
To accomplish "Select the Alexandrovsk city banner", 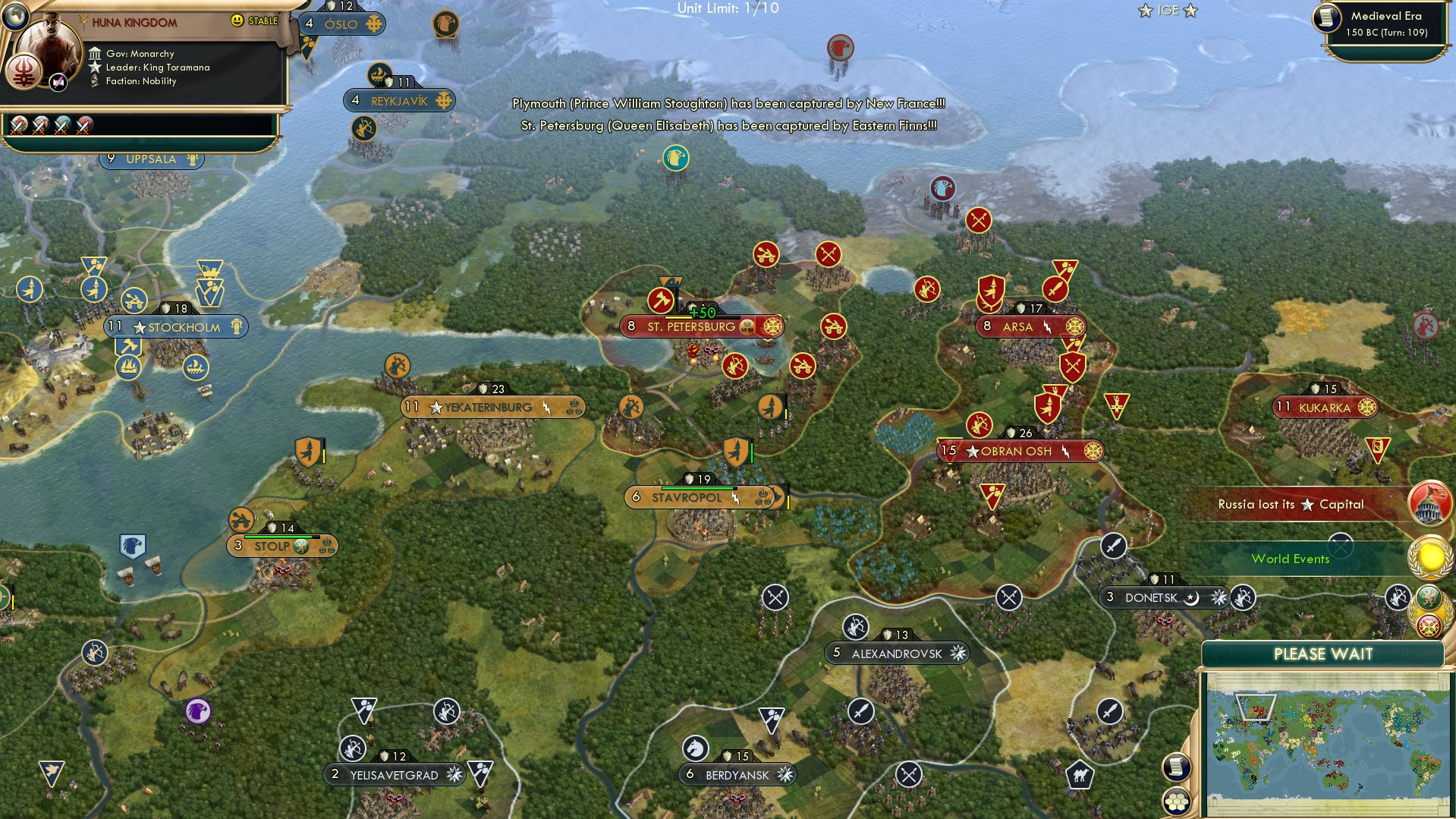I will coord(896,654).
